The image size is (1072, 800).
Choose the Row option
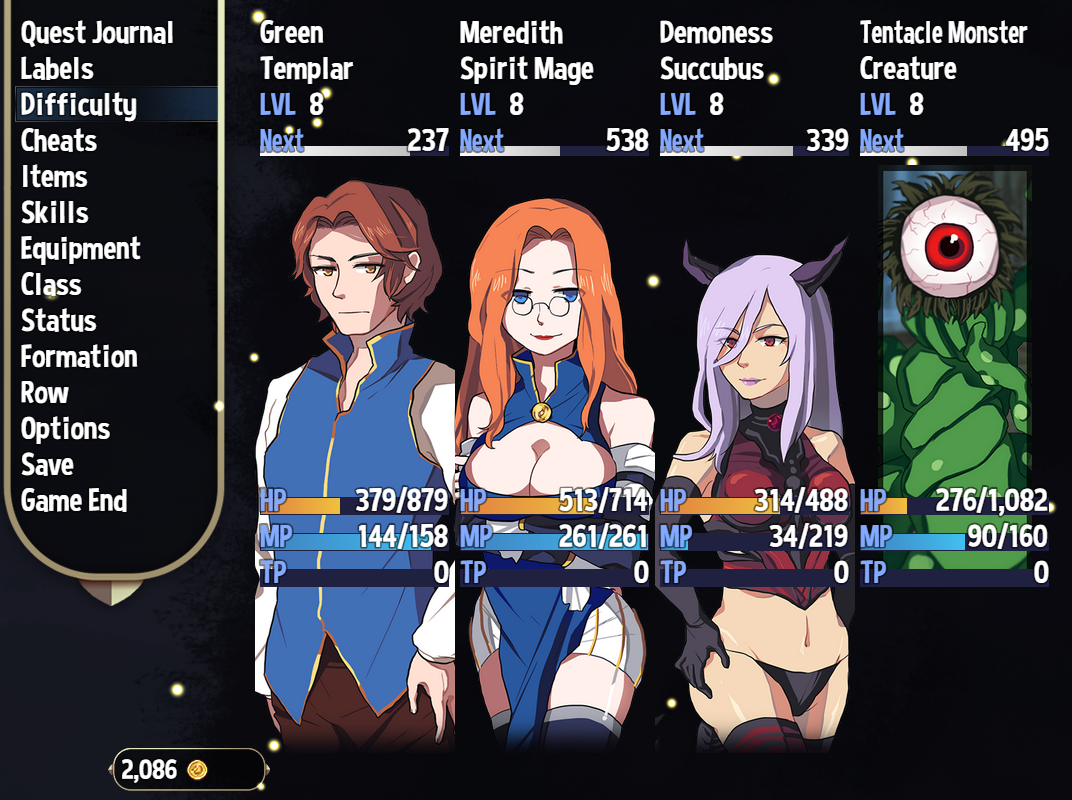pyautogui.click(x=45, y=393)
